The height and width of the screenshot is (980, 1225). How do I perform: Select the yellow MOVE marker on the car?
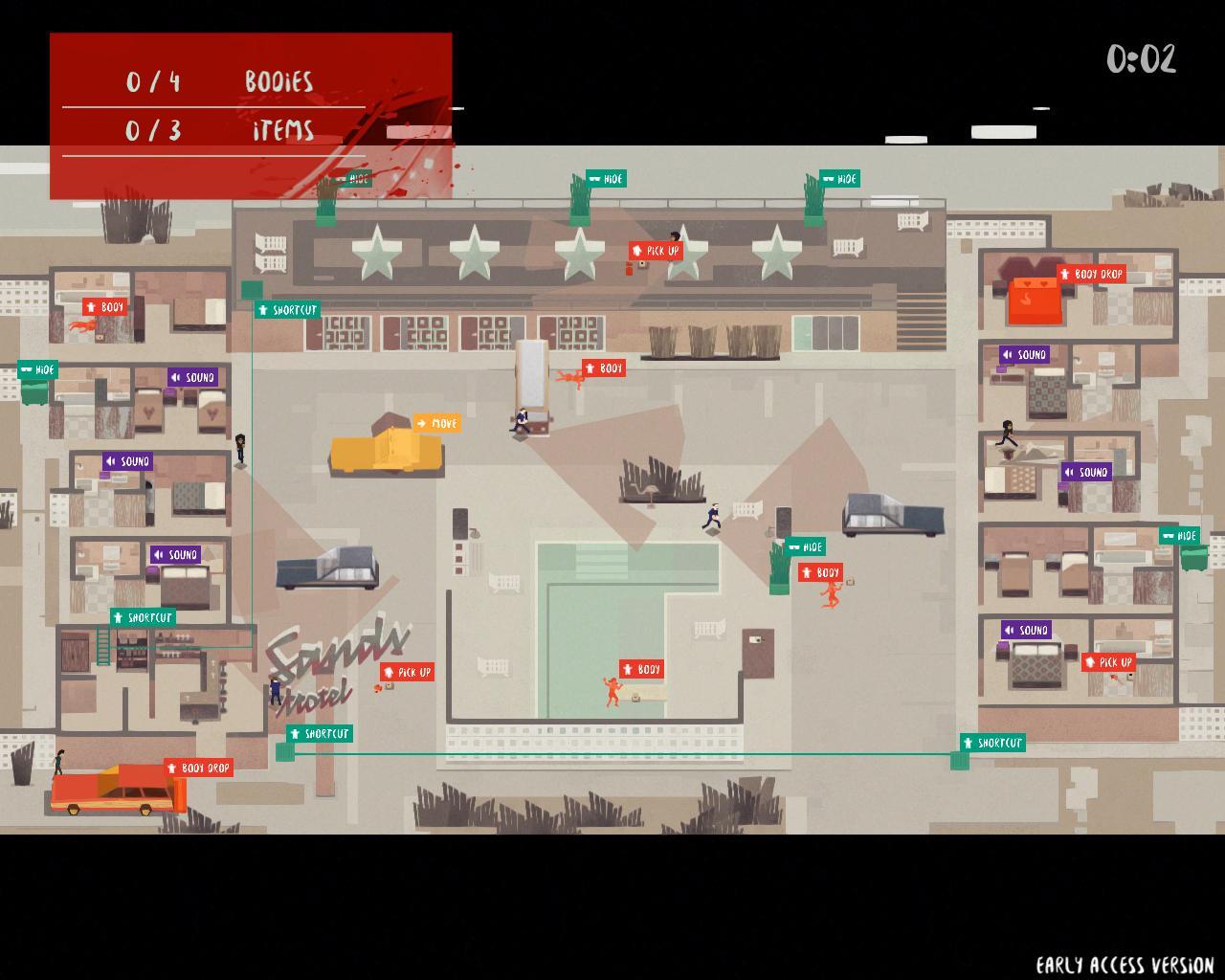[436, 423]
